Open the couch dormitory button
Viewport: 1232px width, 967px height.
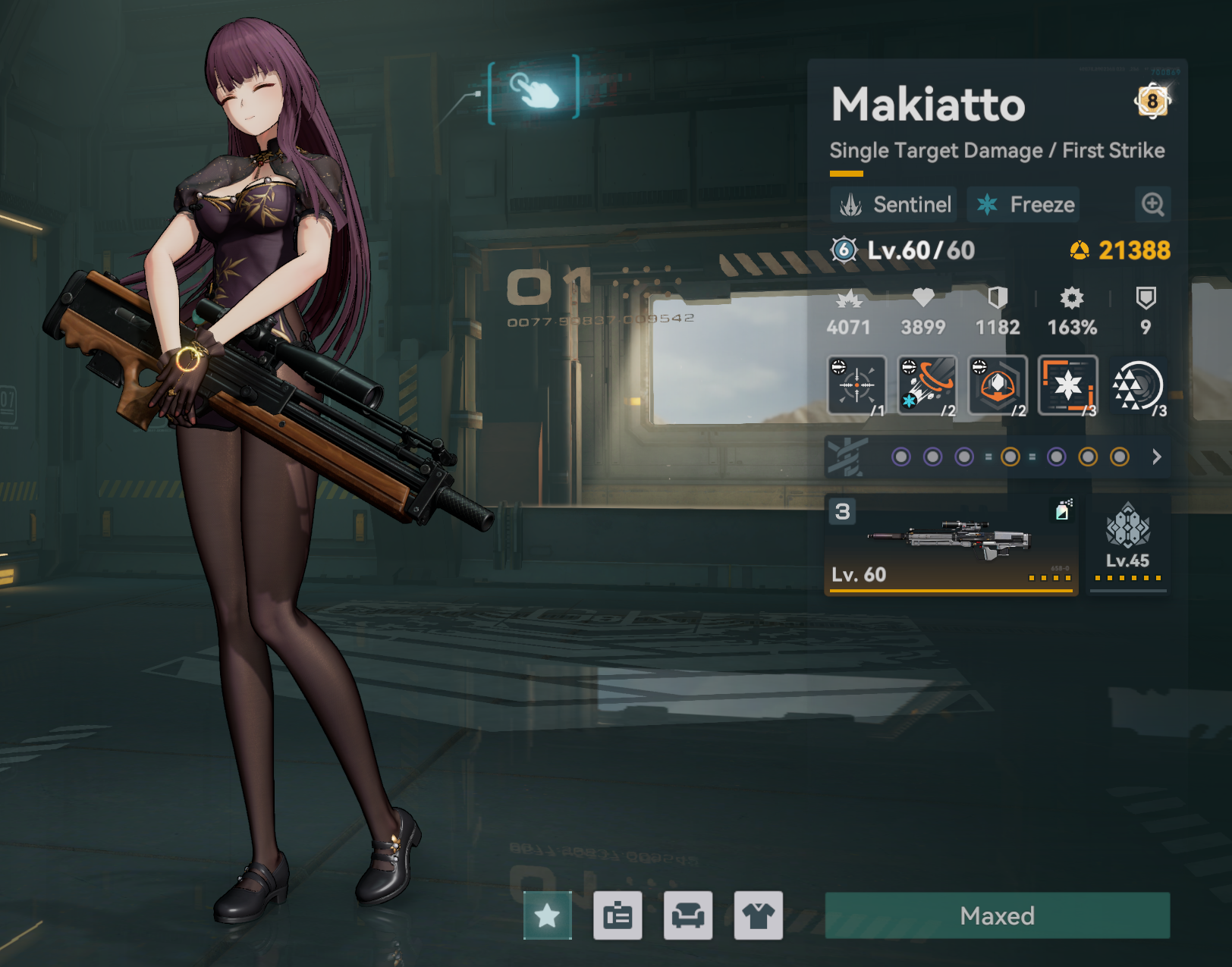(x=688, y=916)
